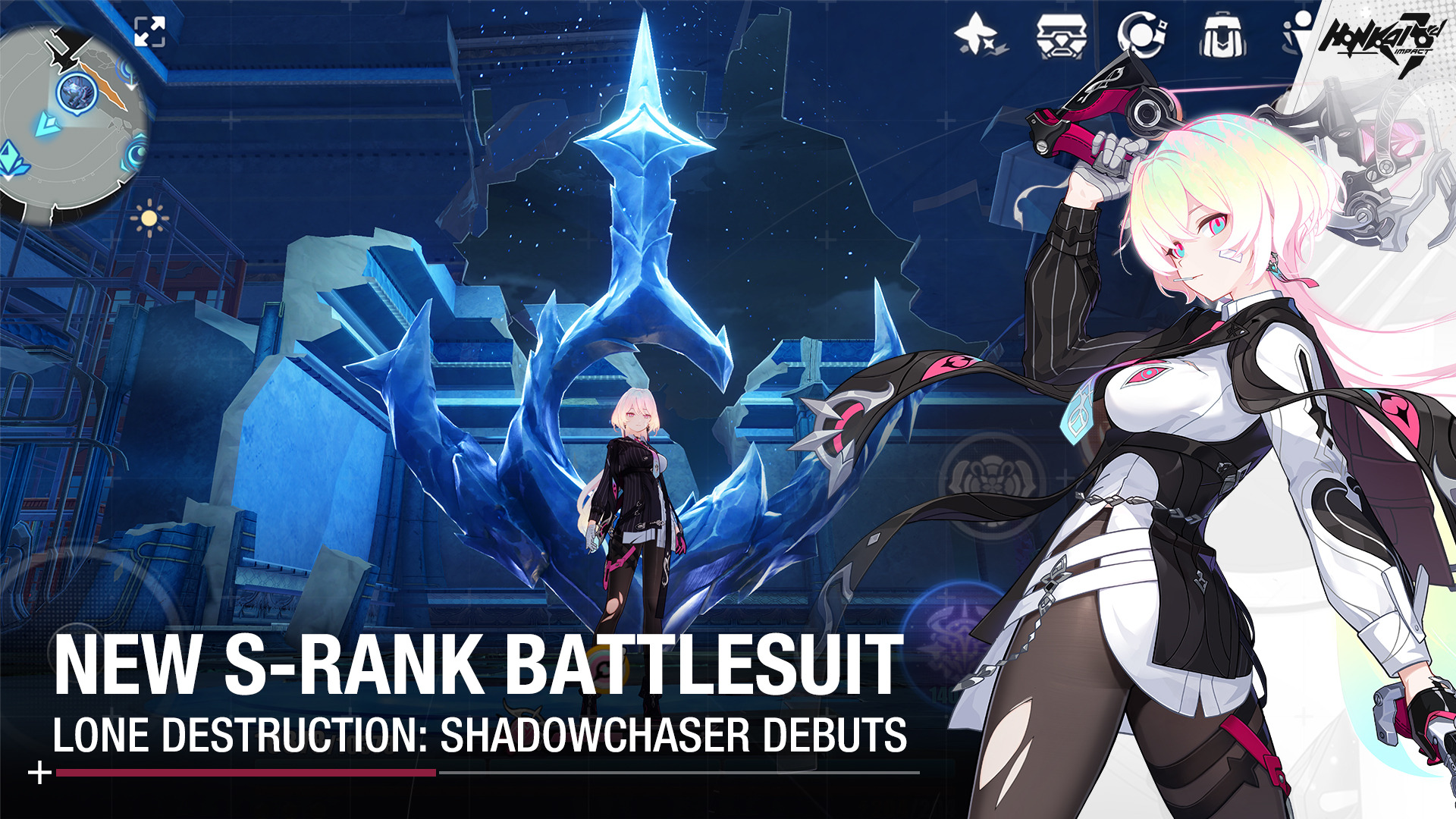1456x819 pixels.
Task: Click the boss portrait marker on the minimap
Action: click(x=77, y=94)
